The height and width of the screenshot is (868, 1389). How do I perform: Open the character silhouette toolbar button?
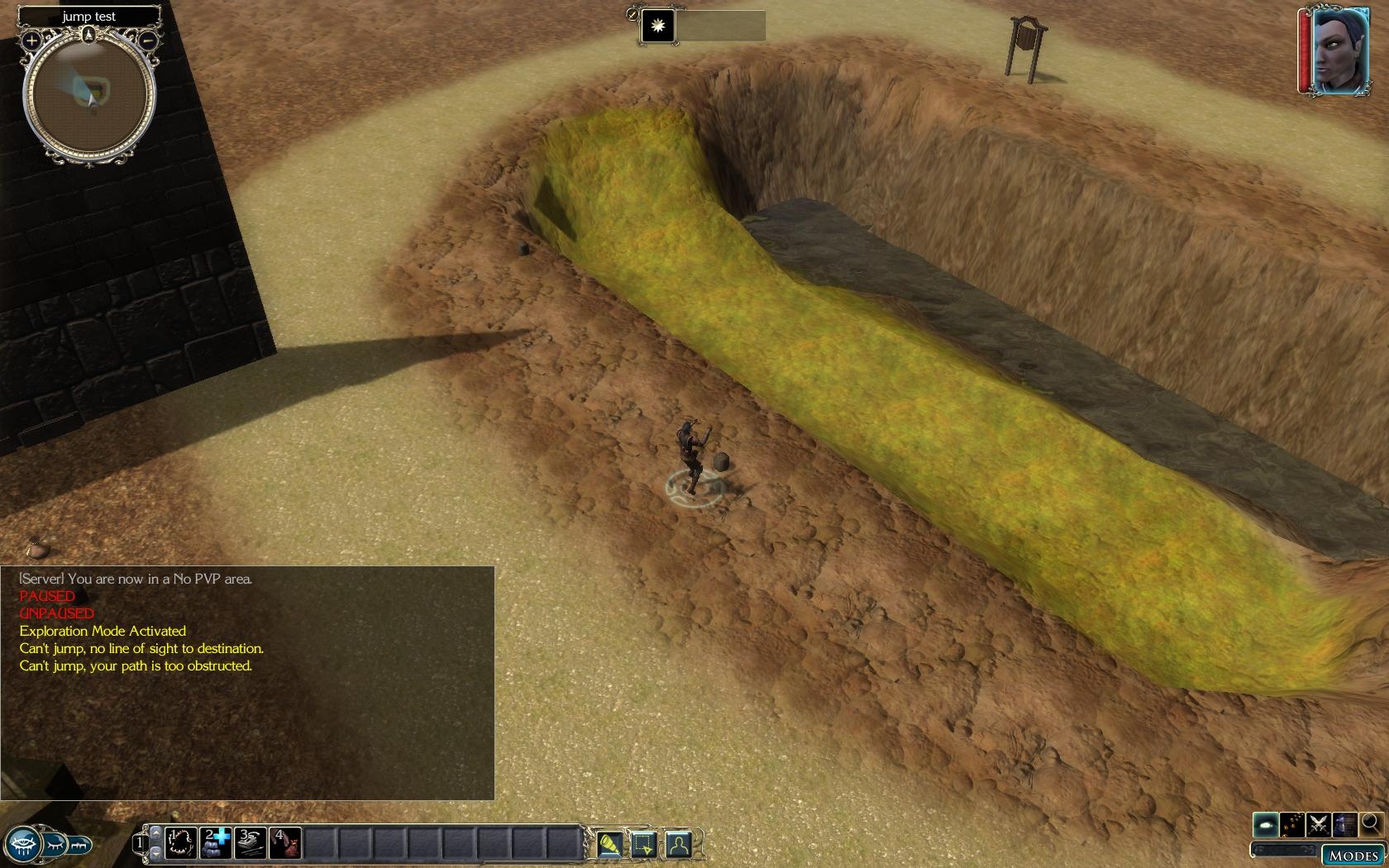pos(678,844)
